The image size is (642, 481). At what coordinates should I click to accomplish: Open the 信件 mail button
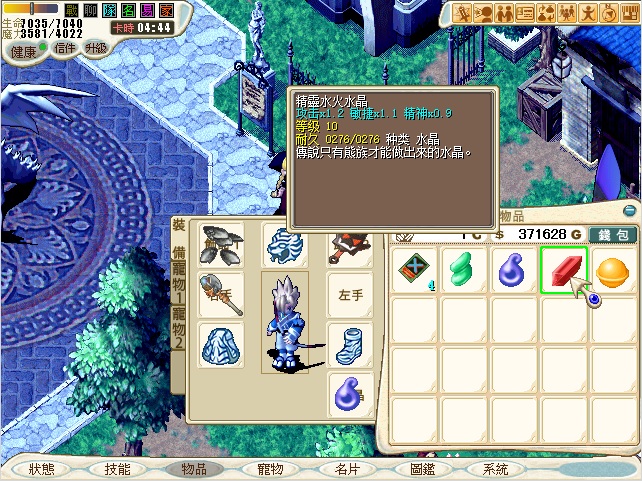click(x=64, y=48)
